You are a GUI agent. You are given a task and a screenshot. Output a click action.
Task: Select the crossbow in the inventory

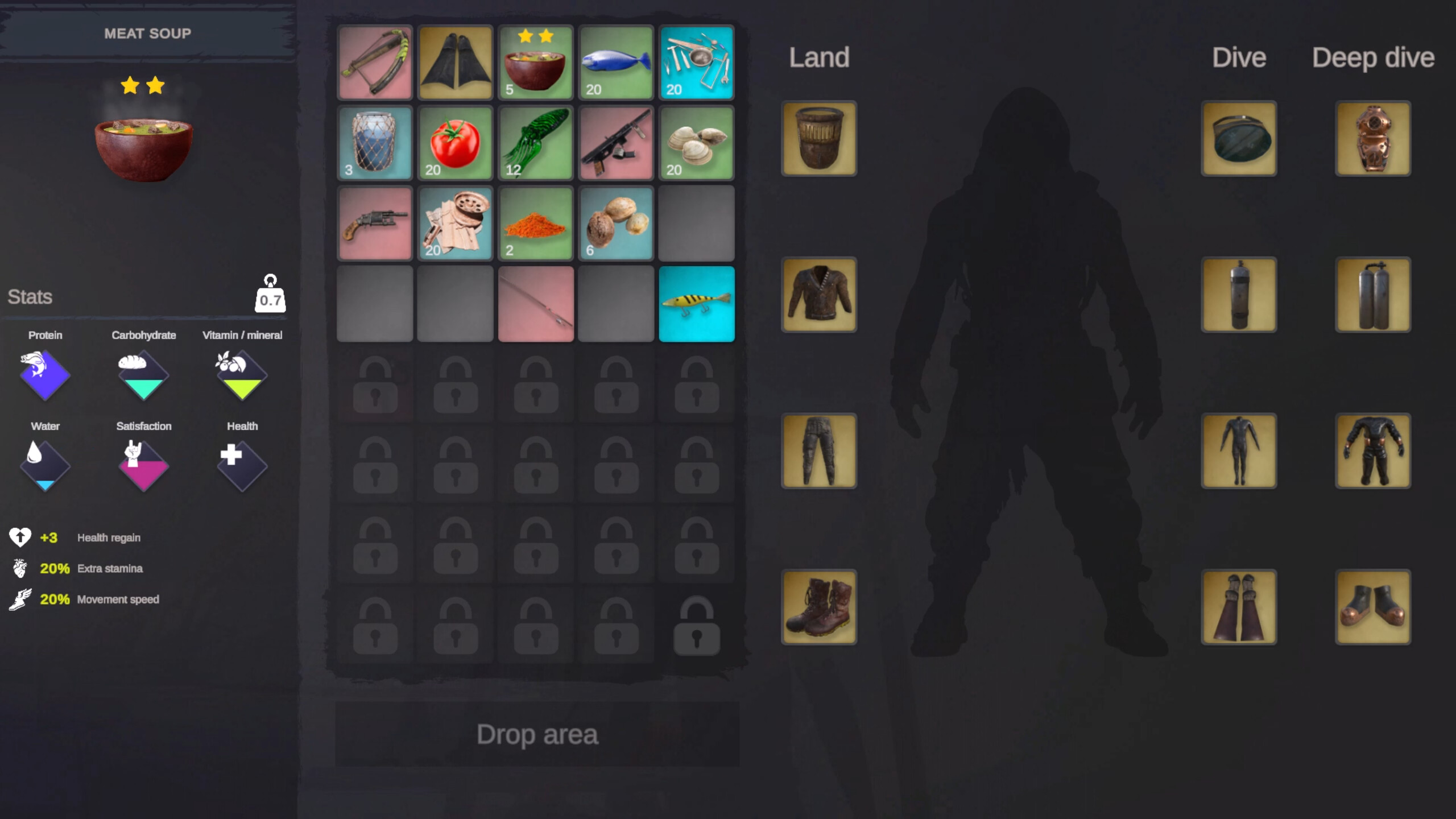click(x=374, y=63)
